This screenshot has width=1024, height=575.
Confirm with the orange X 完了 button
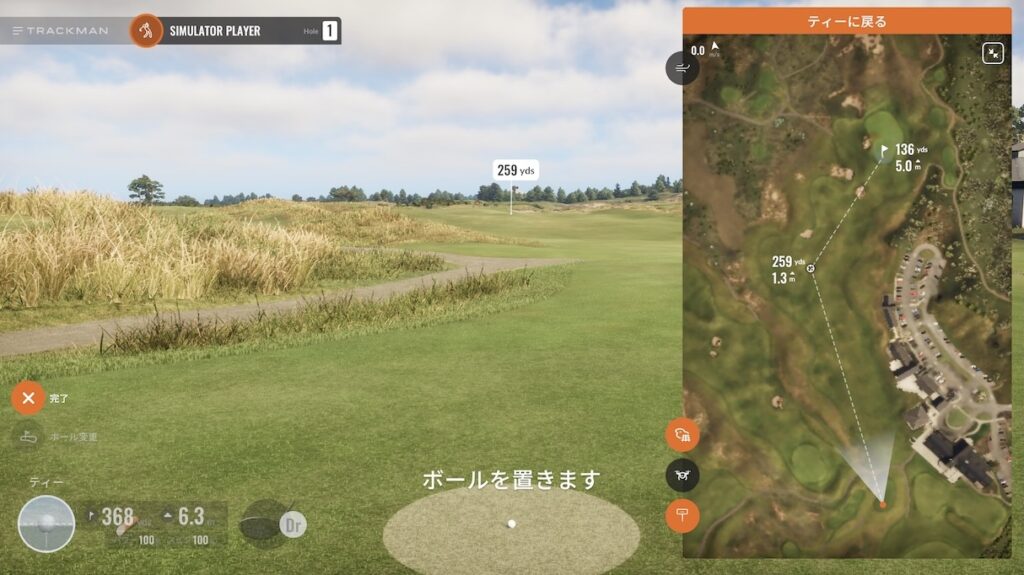point(28,398)
